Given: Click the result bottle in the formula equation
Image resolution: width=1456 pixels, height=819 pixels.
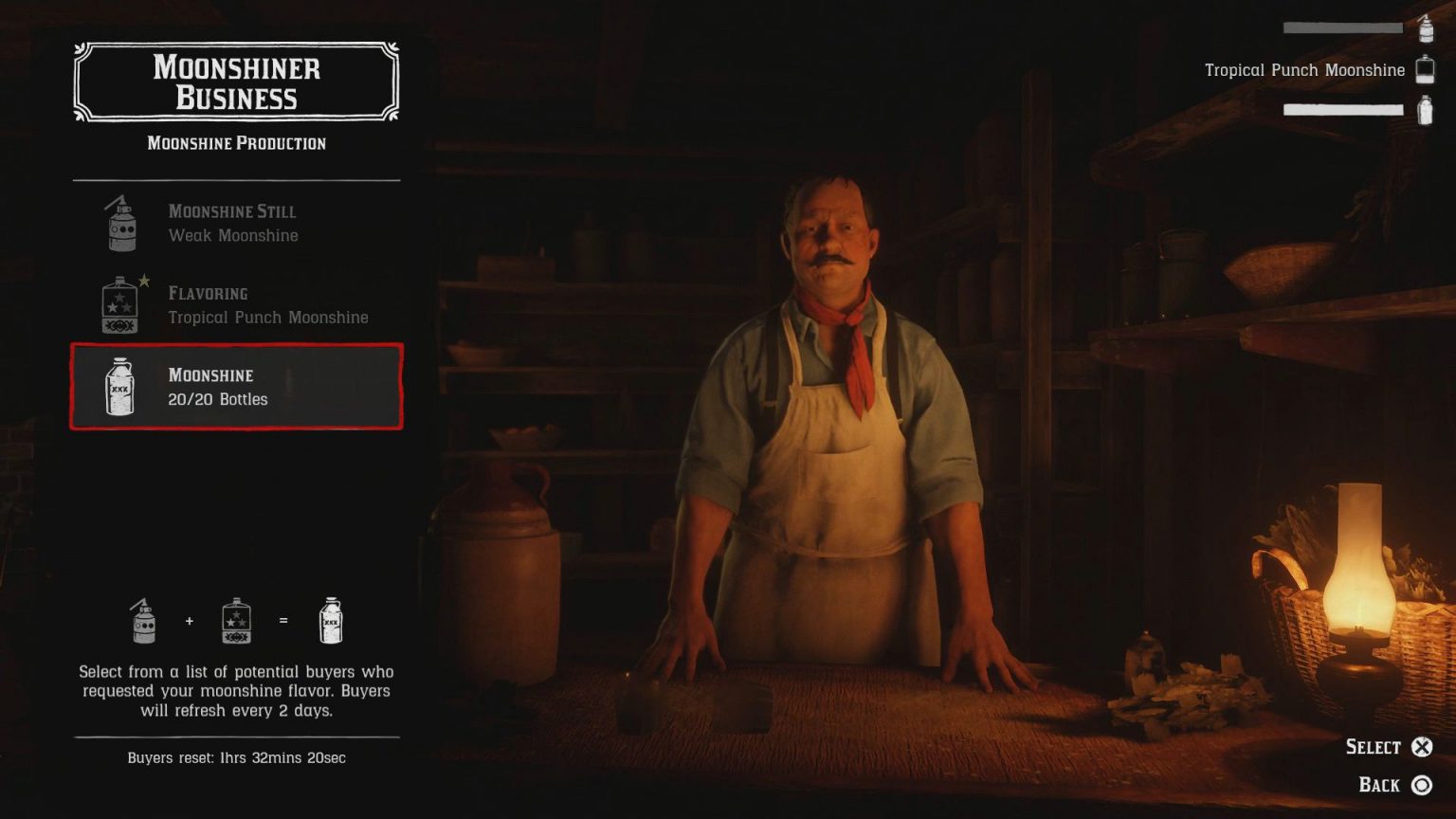Looking at the screenshot, I should pyautogui.click(x=330, y=620).
